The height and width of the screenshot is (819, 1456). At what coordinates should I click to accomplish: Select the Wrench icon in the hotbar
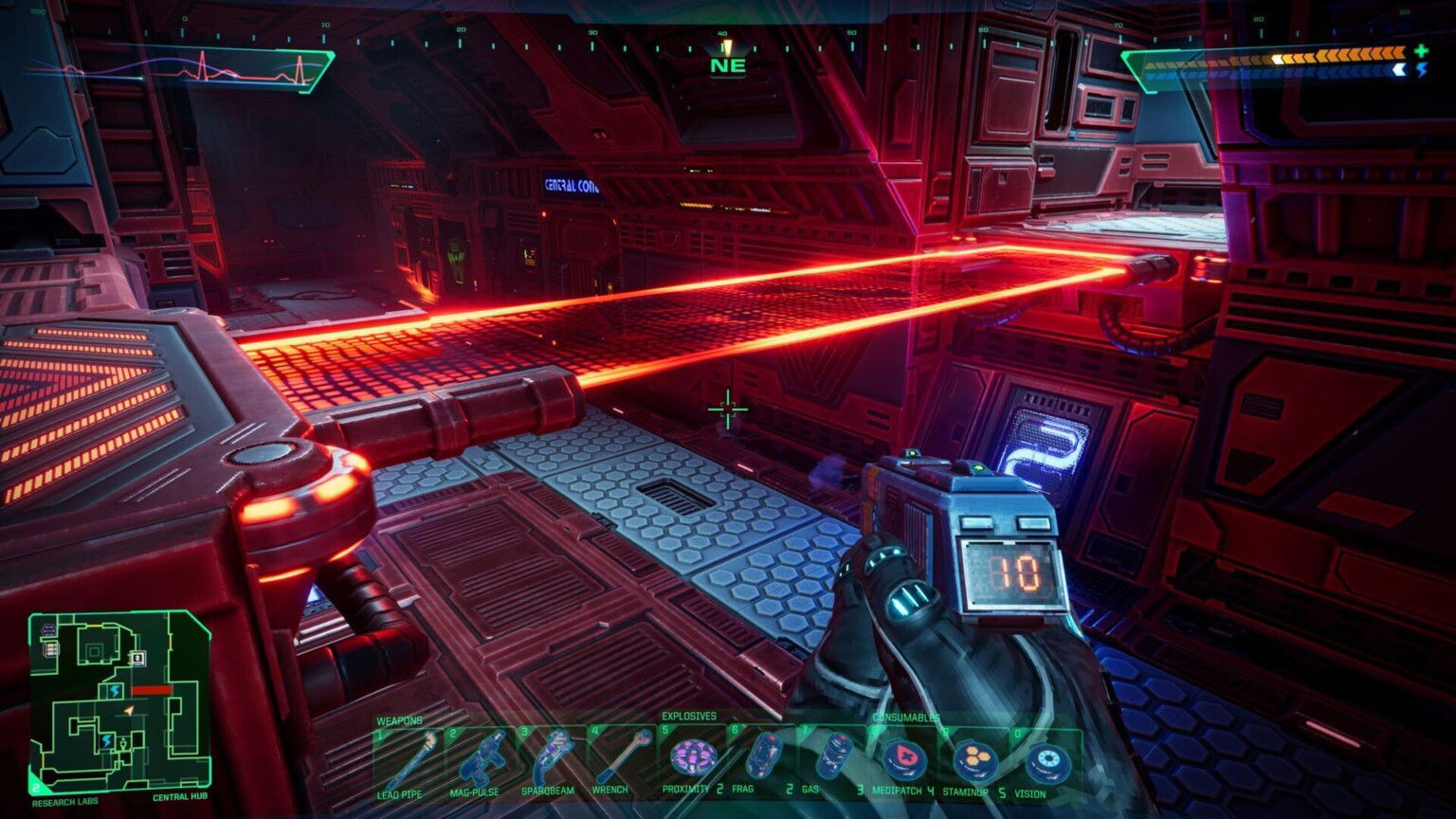pos(623,755)
